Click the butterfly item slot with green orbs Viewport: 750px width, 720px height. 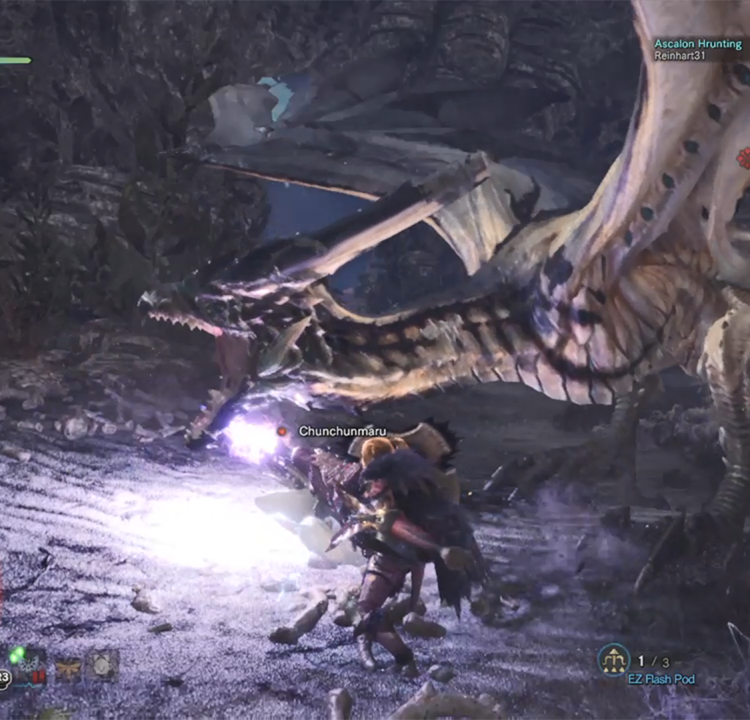click(30, 664)
